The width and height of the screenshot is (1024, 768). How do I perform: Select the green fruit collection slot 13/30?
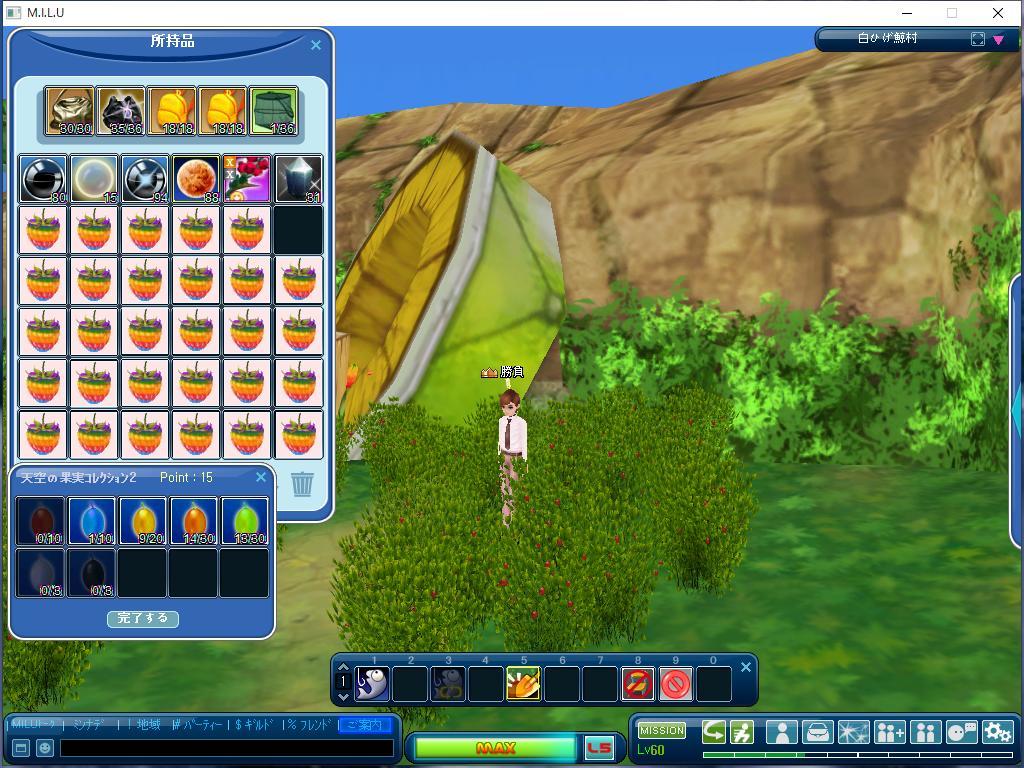[x=245, y=521]
